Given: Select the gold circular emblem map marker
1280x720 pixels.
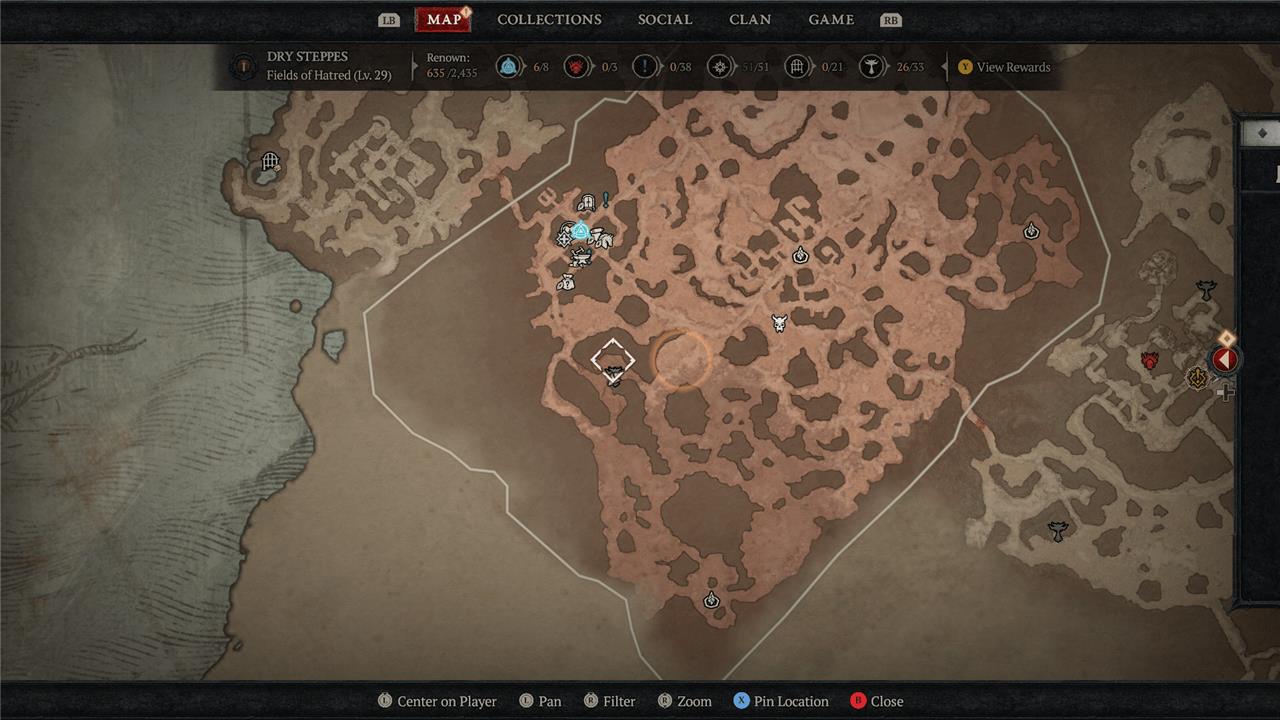Looking at the screenshot, I should tap(1196, 378).
